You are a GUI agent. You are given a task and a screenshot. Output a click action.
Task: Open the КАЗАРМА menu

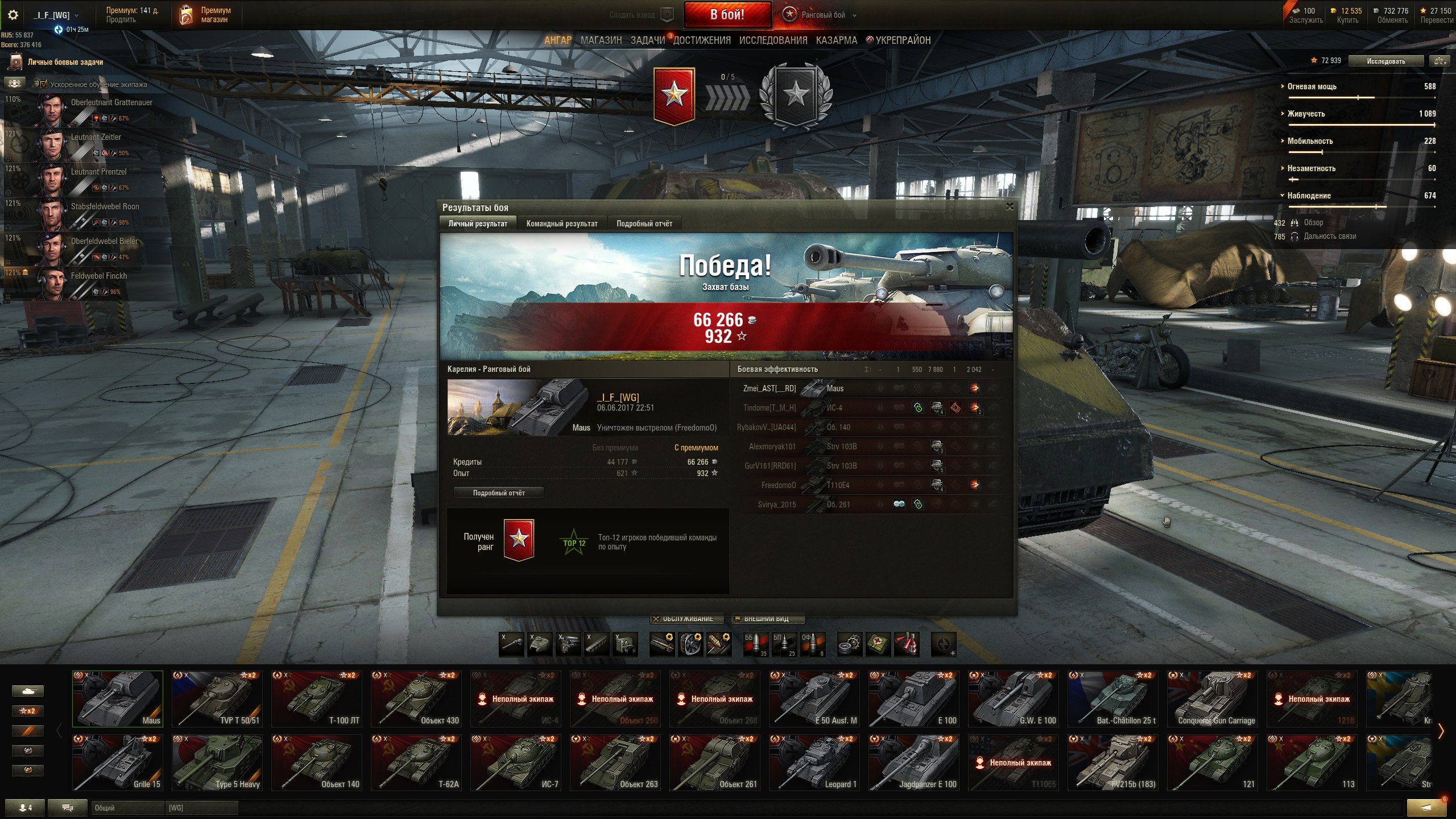[x=836, y=40]
